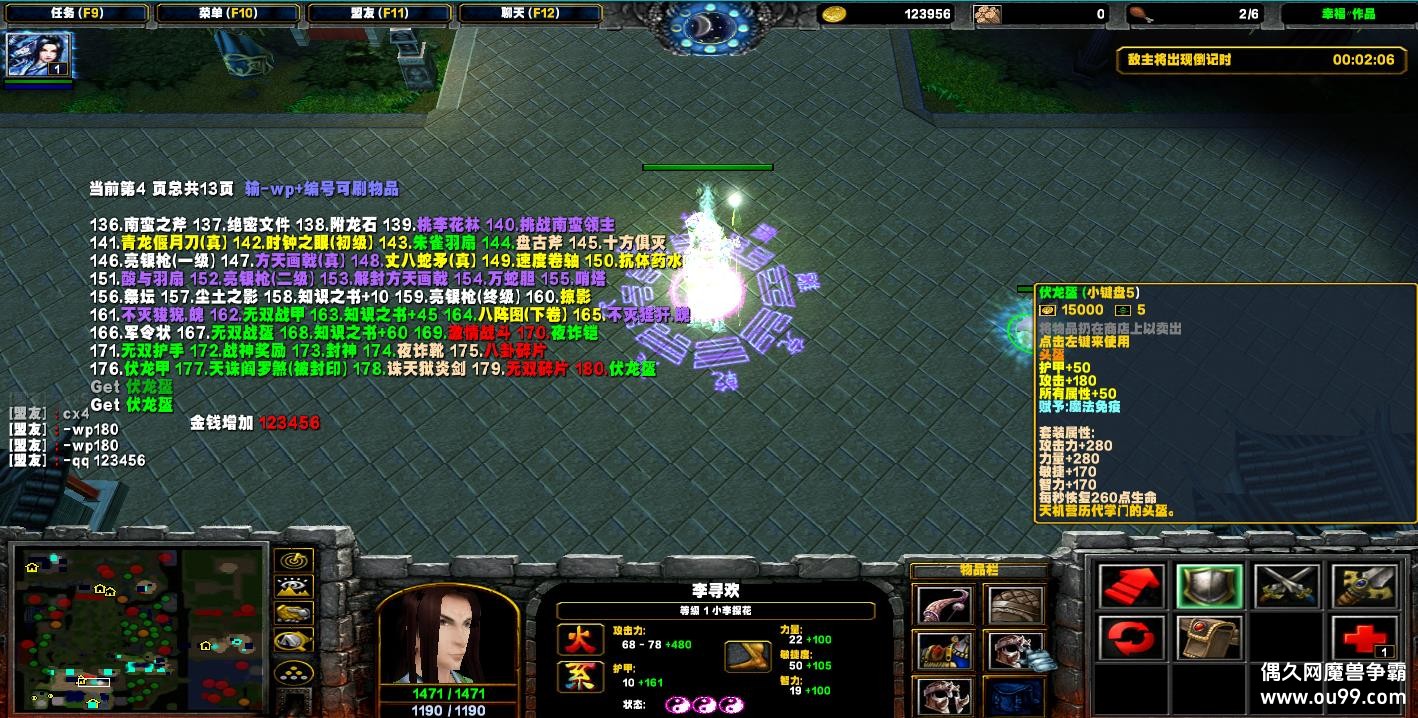Use the pink curved hat inventory item
Image resolution: width=1418 pixels, height=718 pixels.
943,605
